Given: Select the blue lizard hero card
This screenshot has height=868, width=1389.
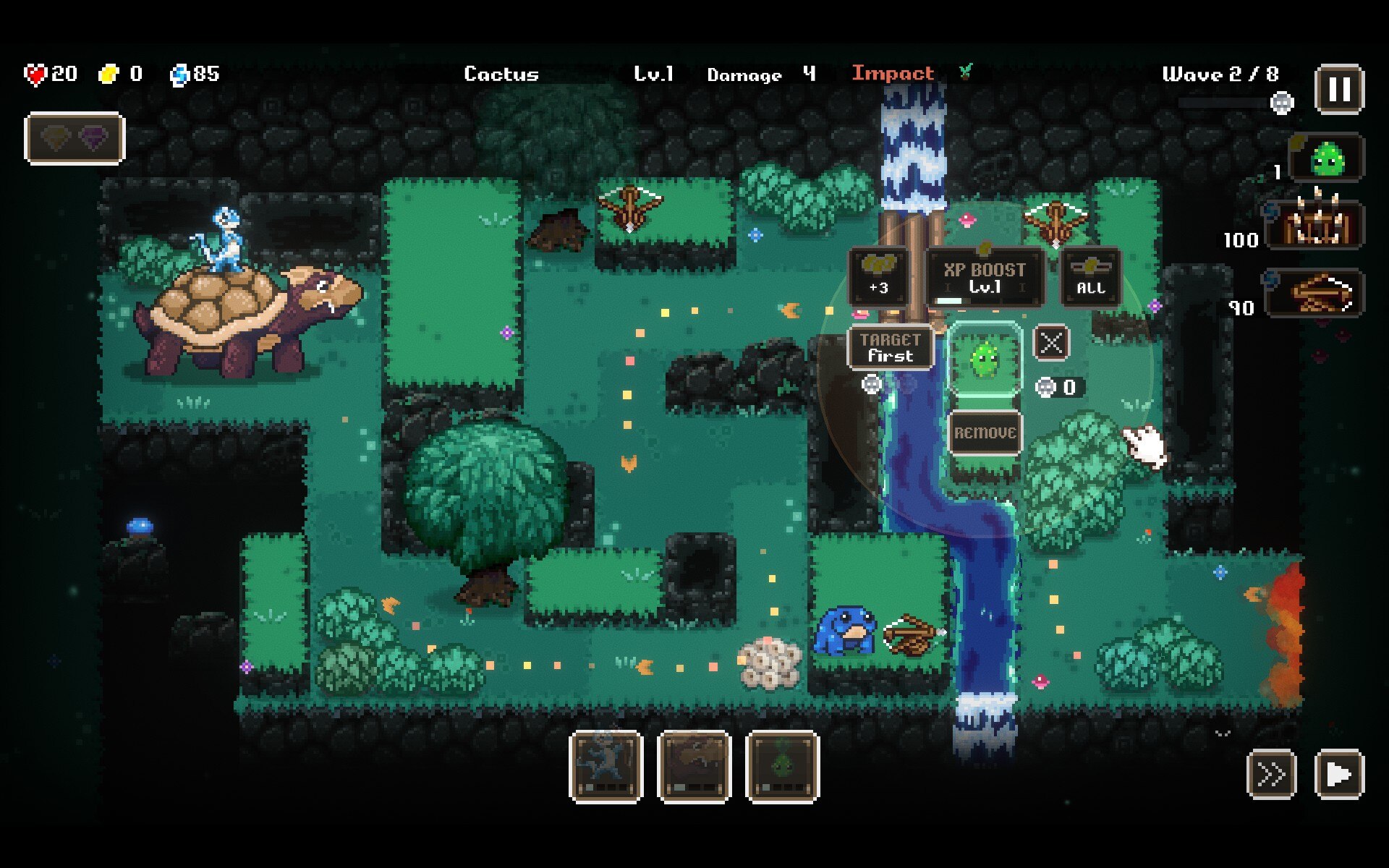Looking at the screenshot, I should (x=606, y=767).
